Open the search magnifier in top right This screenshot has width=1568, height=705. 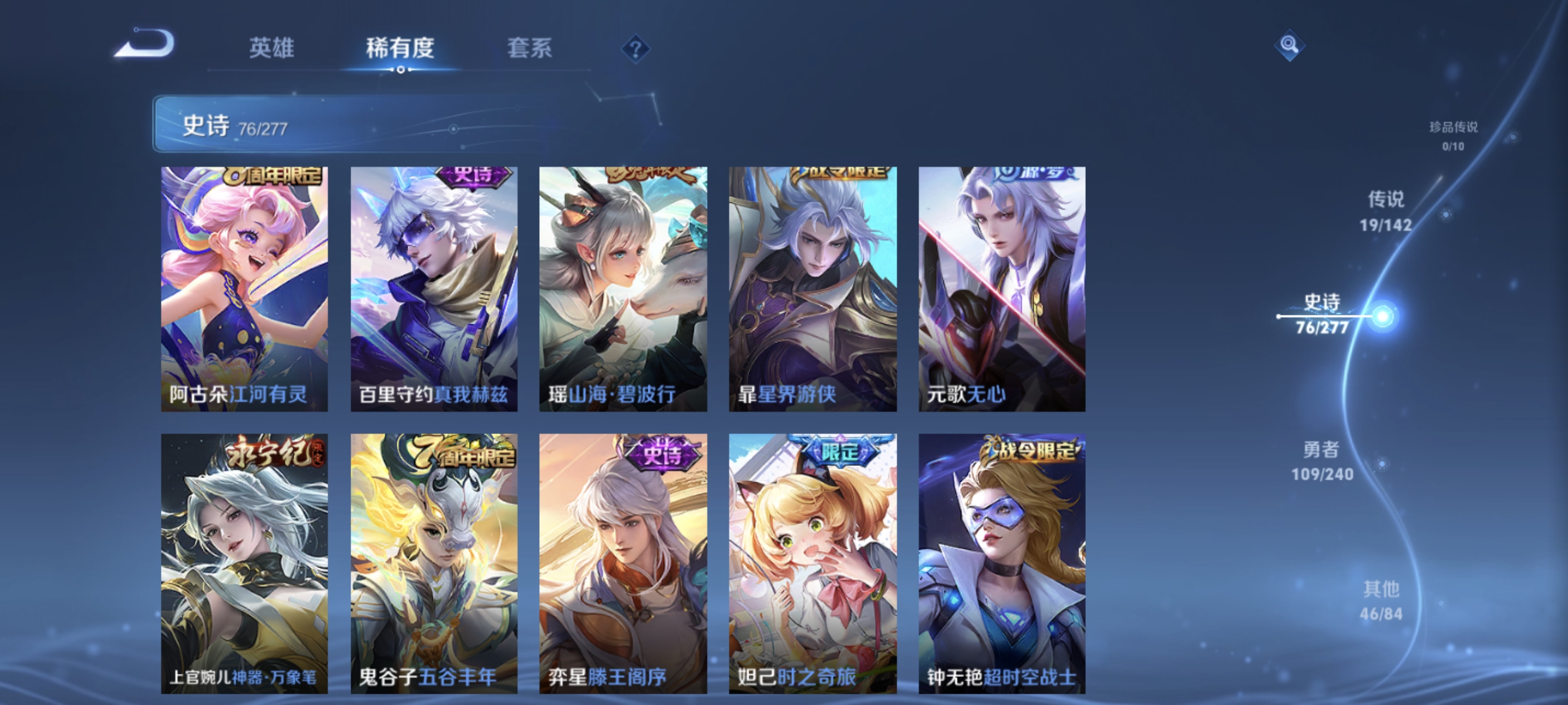coord(1290,45)
